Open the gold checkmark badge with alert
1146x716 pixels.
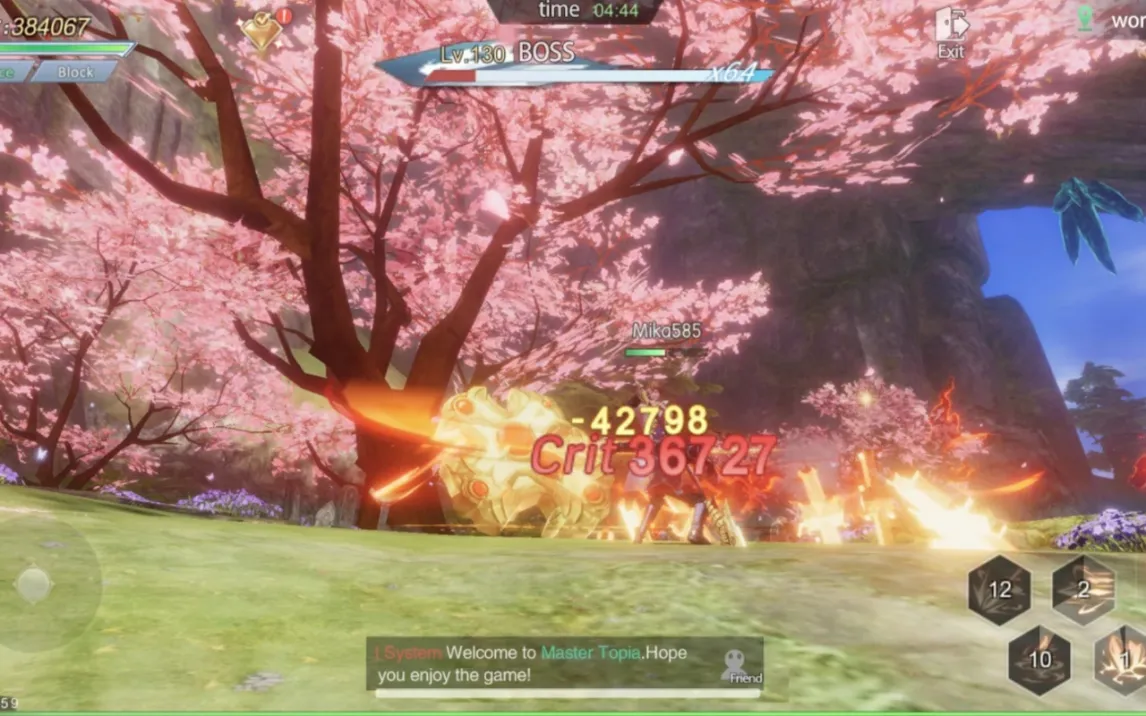tap(263, 31)
